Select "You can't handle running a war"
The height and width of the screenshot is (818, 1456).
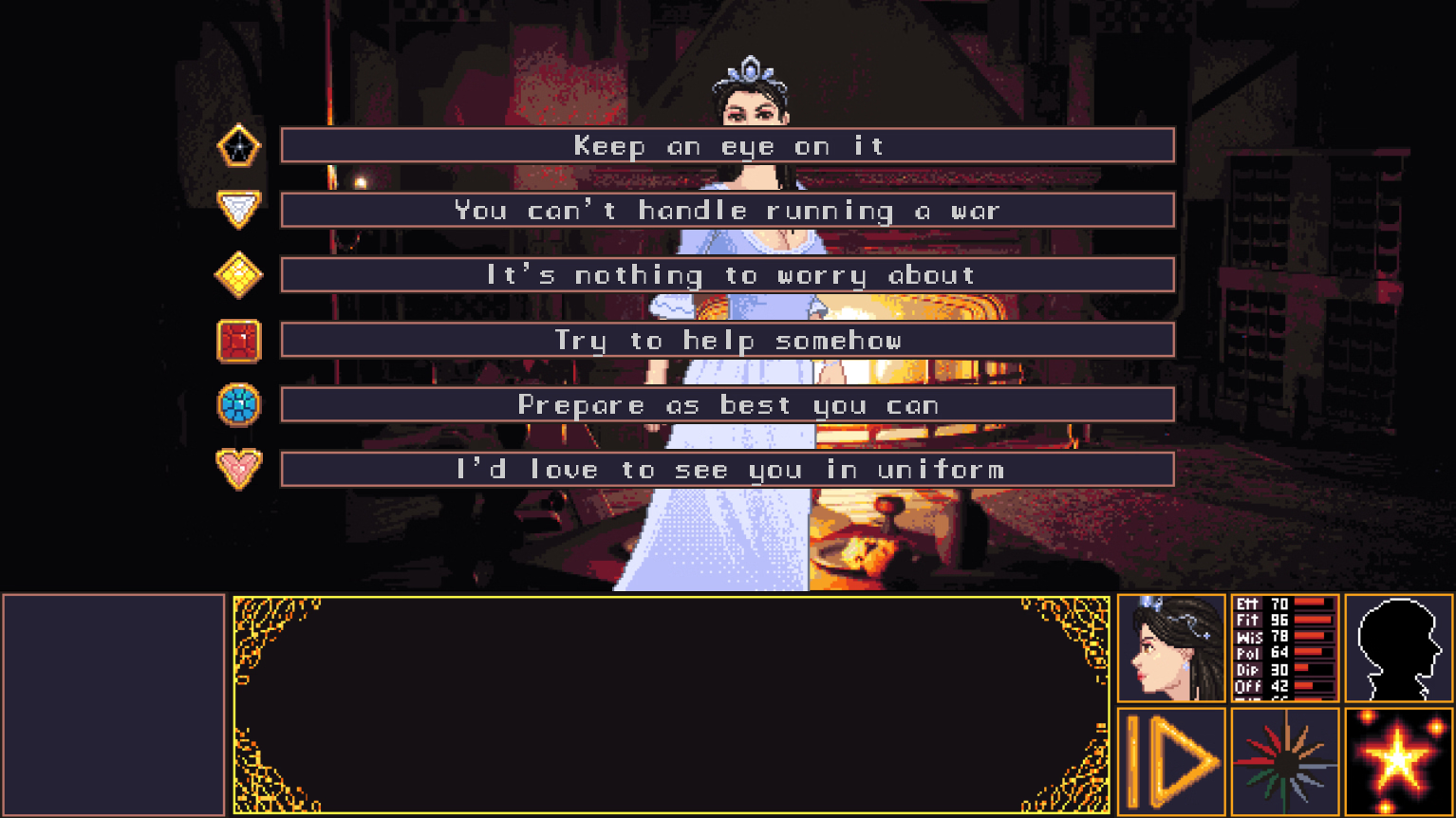click(727, 211)
